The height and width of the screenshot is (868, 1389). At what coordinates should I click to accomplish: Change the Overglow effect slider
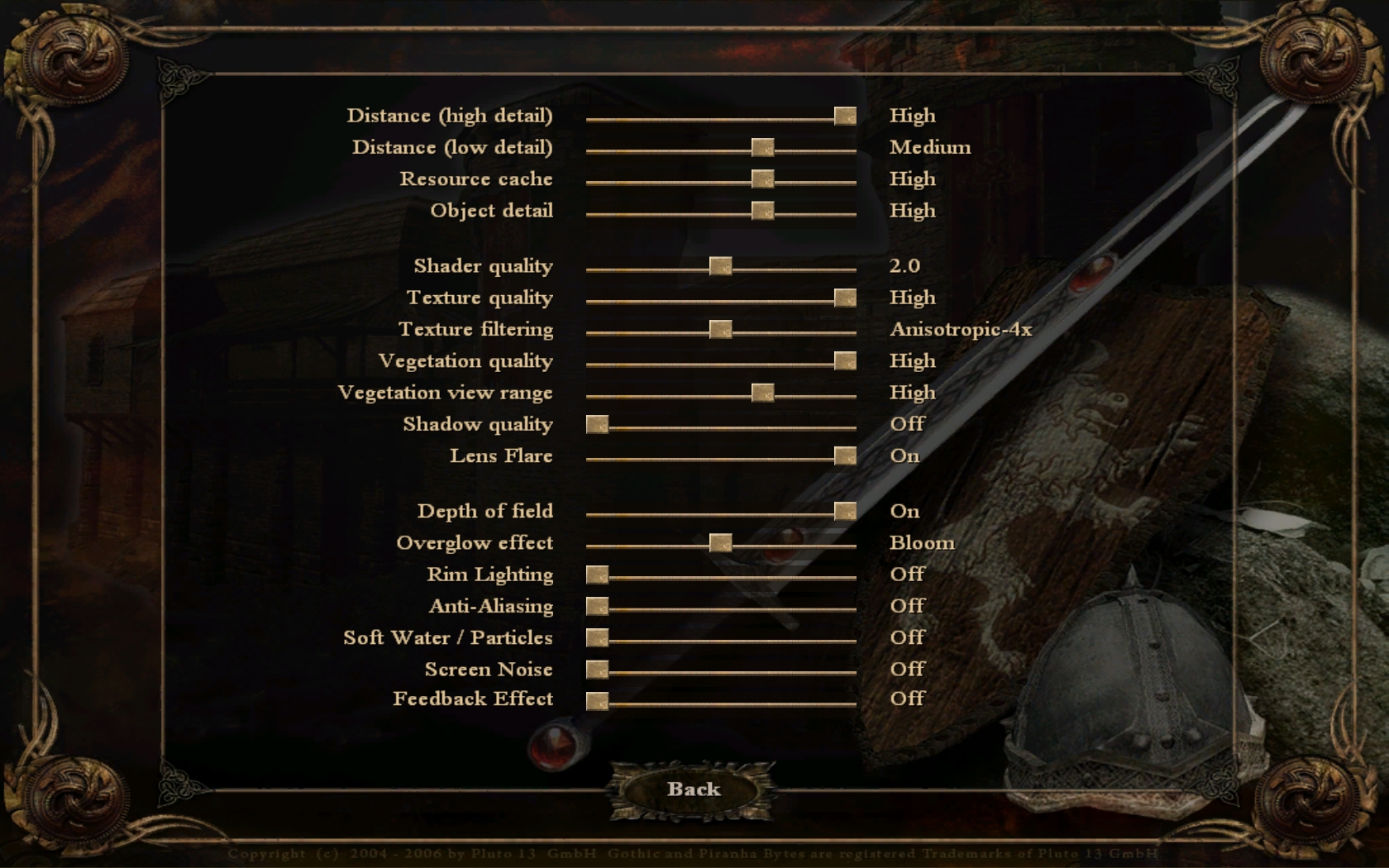pyautogui.click(x=720, y=543)
